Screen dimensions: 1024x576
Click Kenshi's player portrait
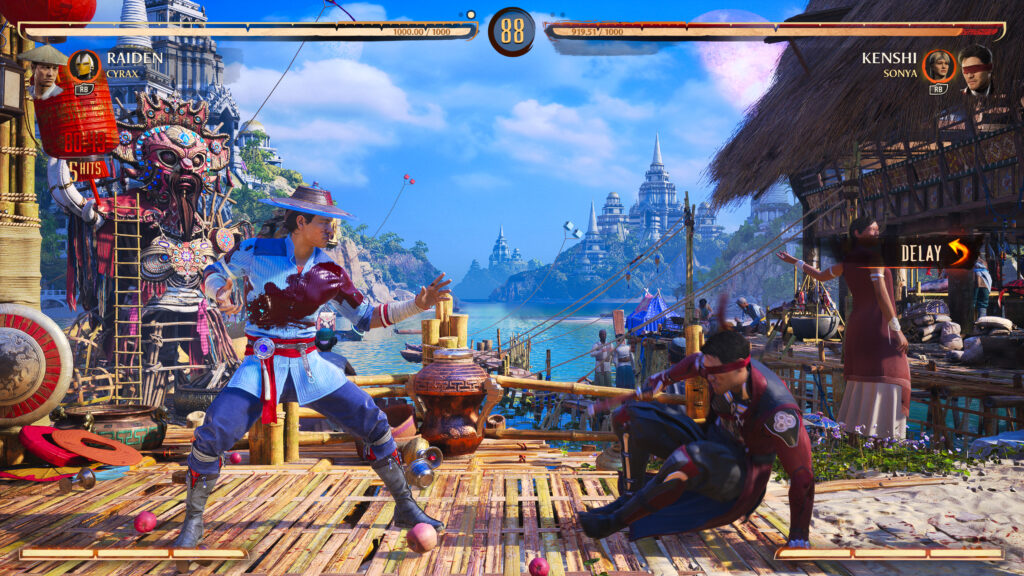[977, 70]
